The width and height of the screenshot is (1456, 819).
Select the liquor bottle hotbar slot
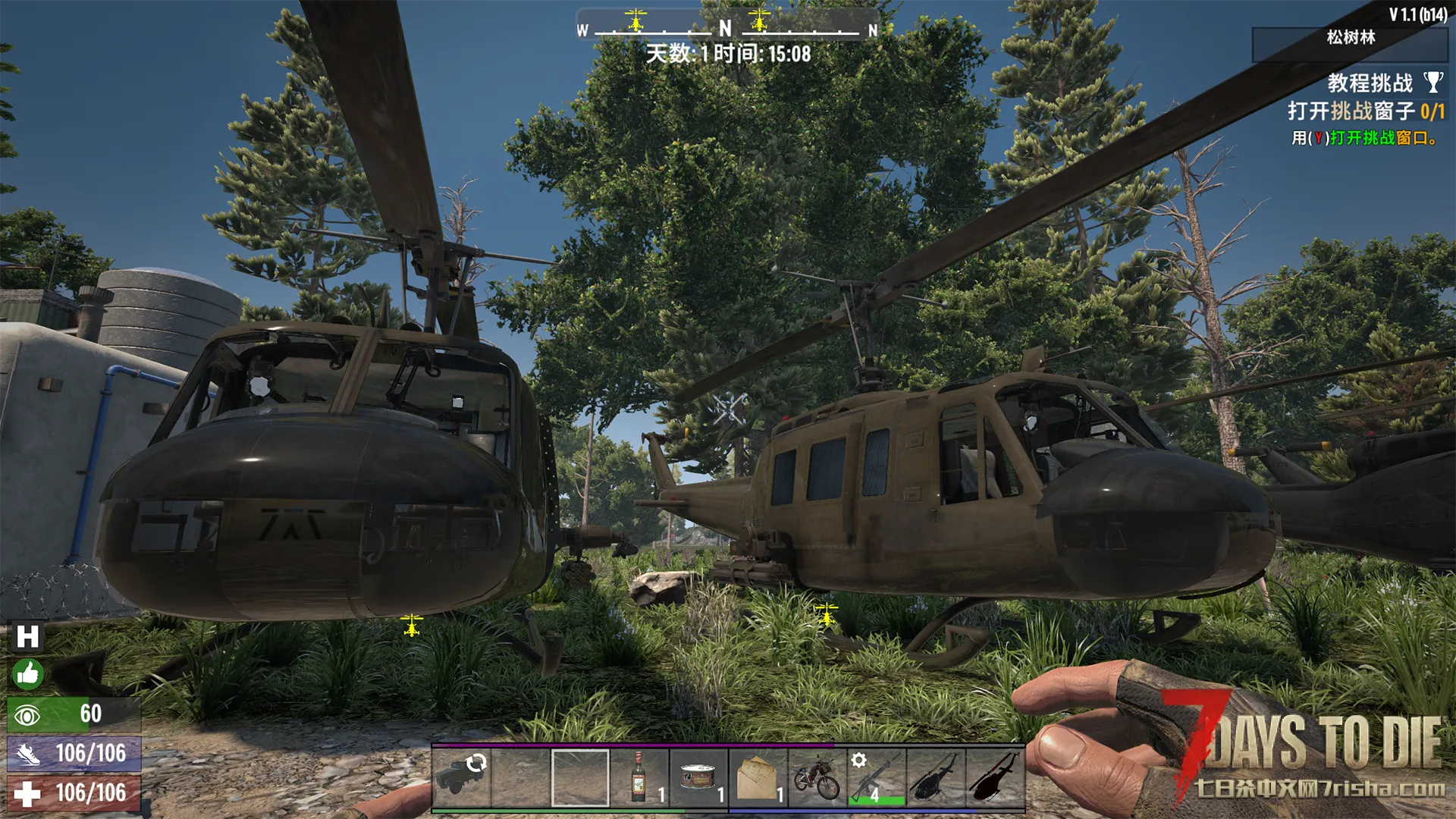pos(639,777)
